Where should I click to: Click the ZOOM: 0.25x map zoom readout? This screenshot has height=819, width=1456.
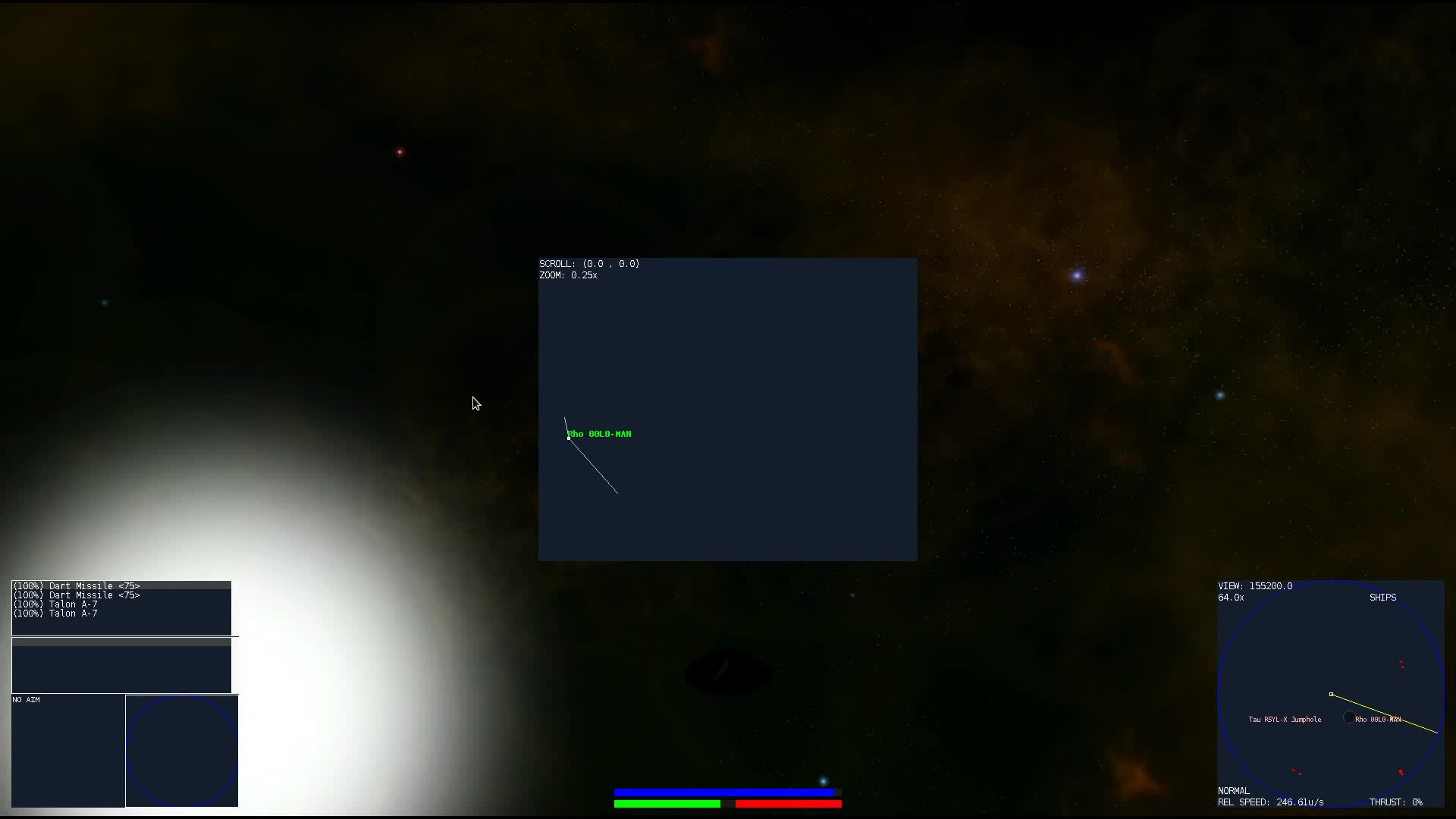point(567,275)
